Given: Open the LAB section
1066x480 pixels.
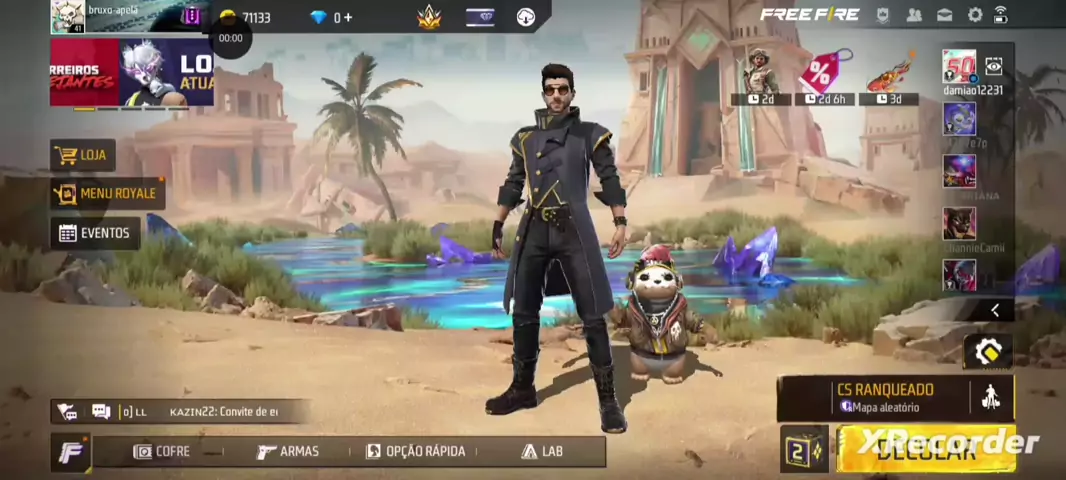Looking at the screenshot, I should [x=542, y=451].
